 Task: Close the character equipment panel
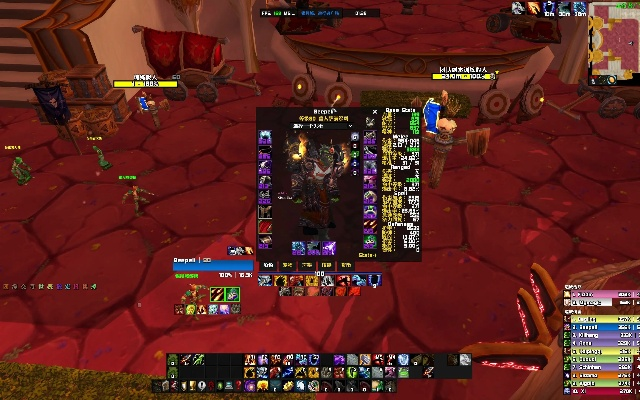(x=375, y=113)
